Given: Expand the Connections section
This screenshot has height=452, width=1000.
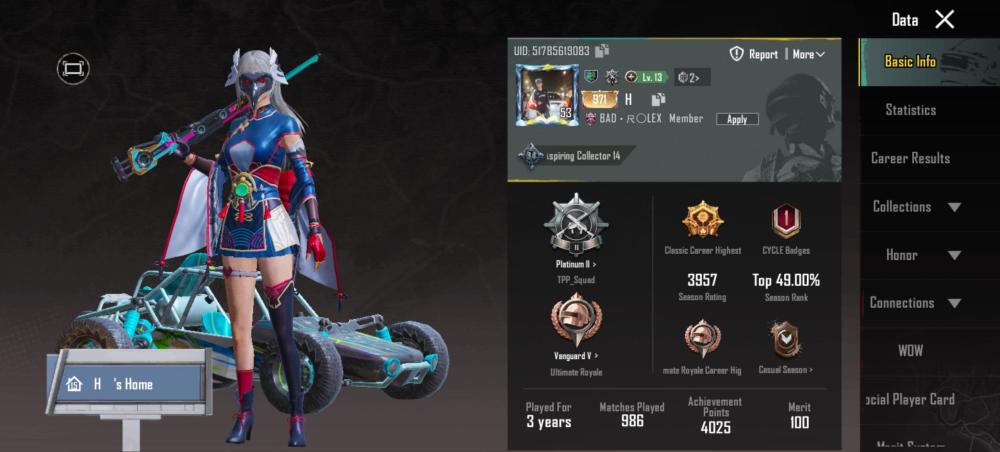Looking at the screenshot, I should pos(916,303).
